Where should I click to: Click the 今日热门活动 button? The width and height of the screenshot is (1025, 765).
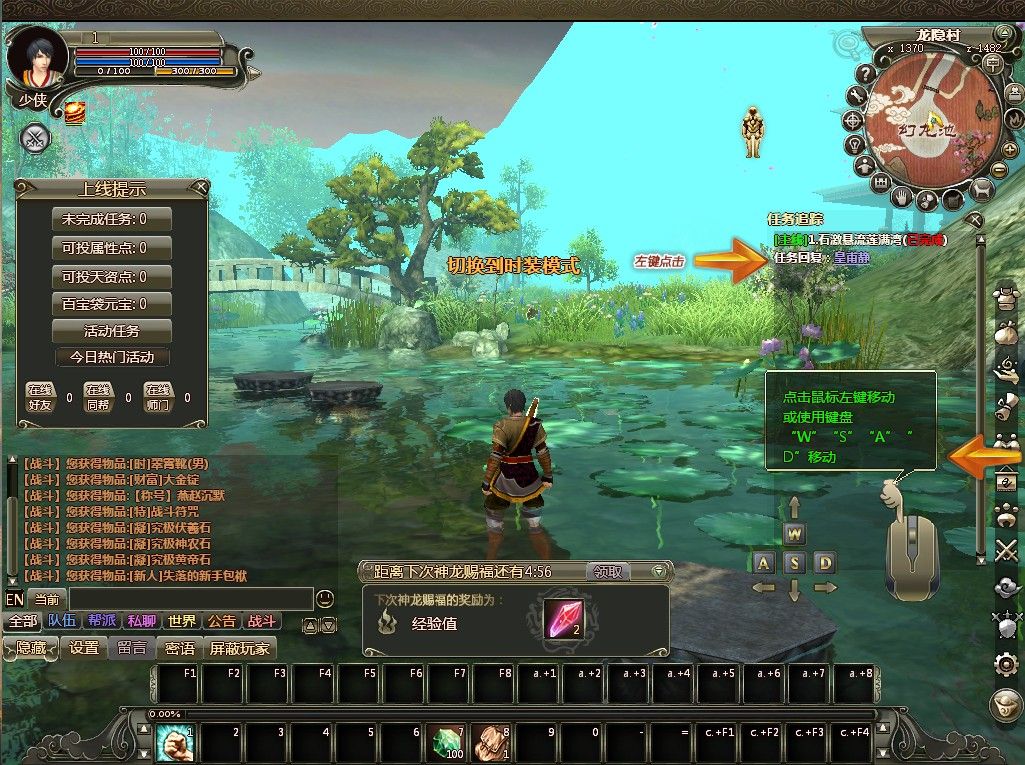[111, 357]
